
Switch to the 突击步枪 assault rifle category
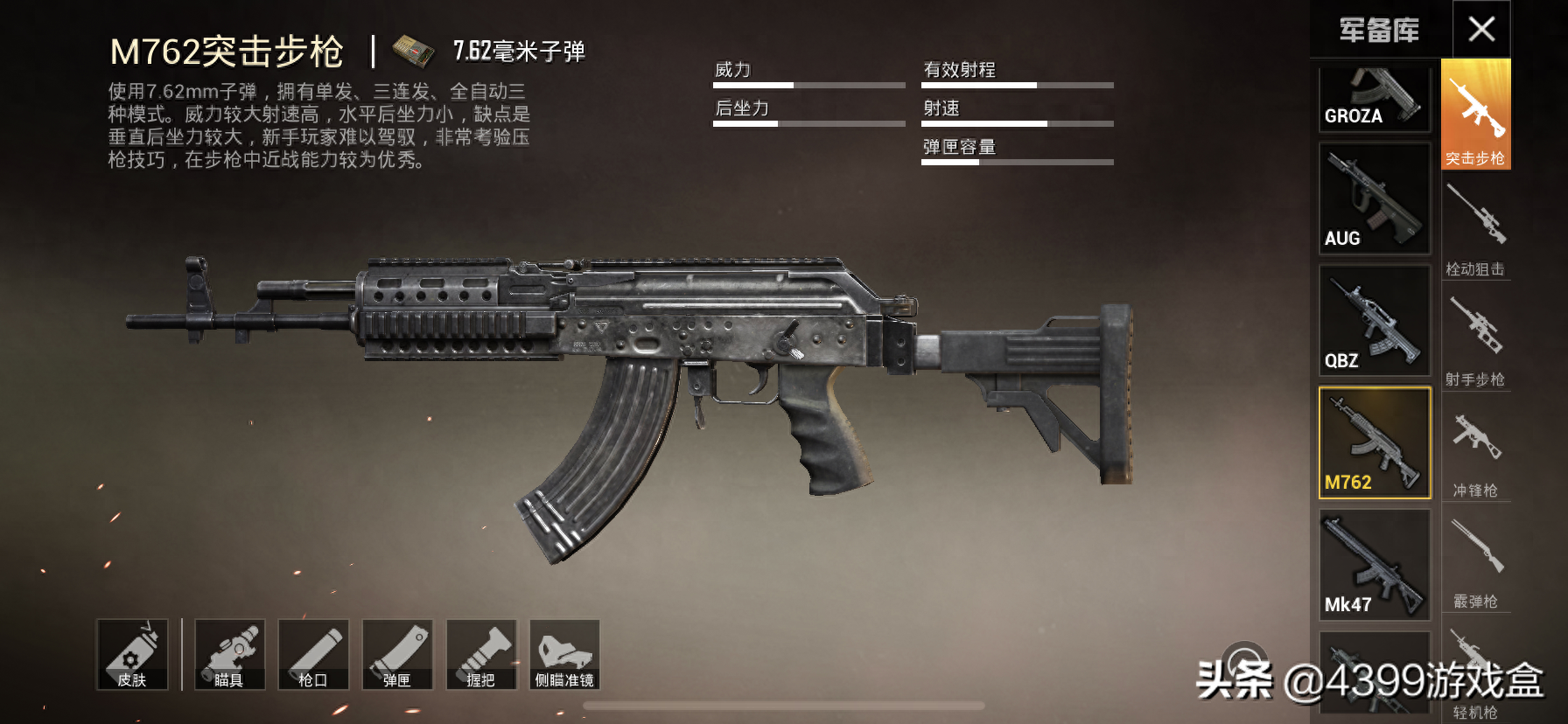1475,115
